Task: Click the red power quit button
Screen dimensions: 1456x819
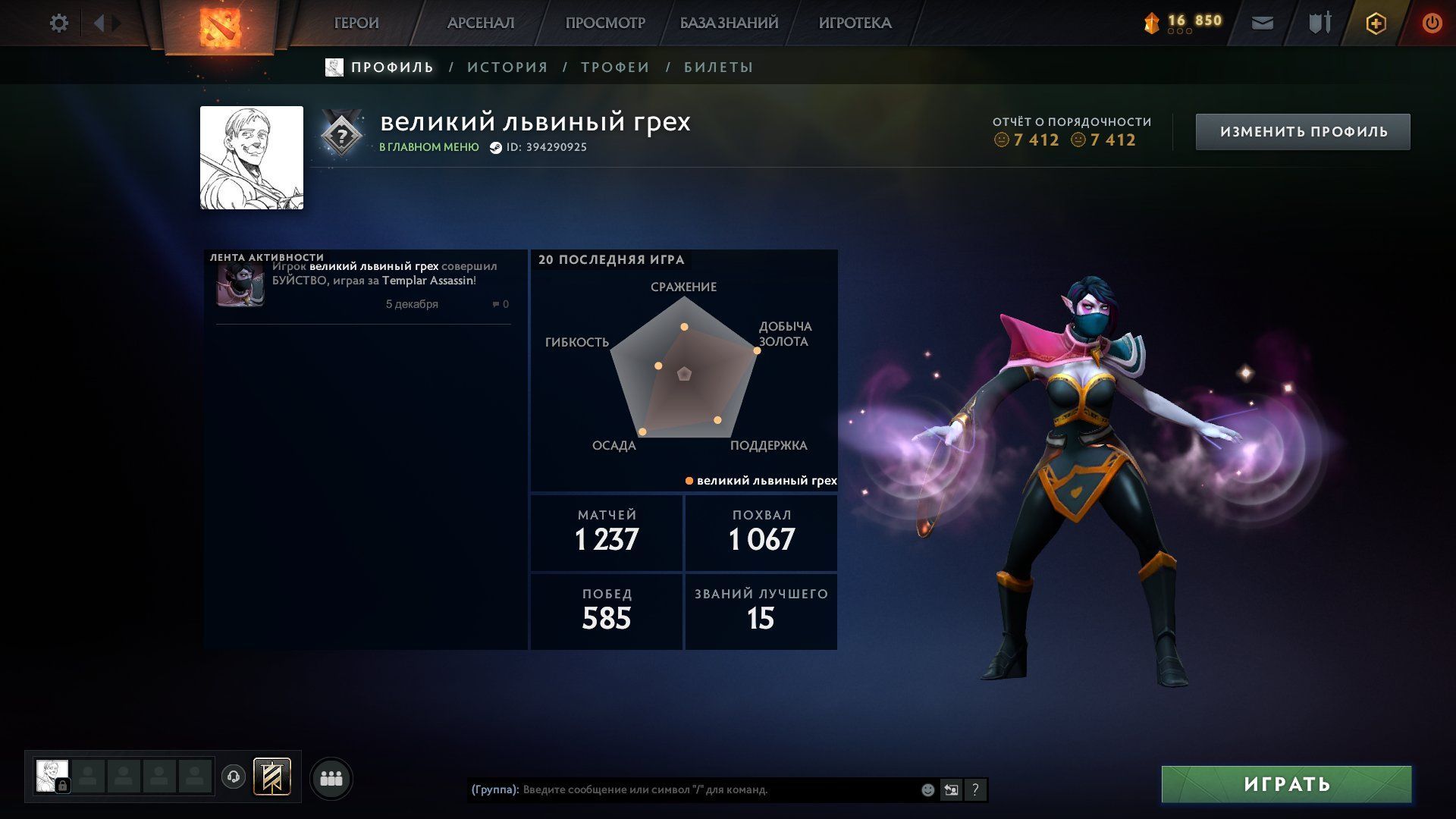Action: point(1432,24)
